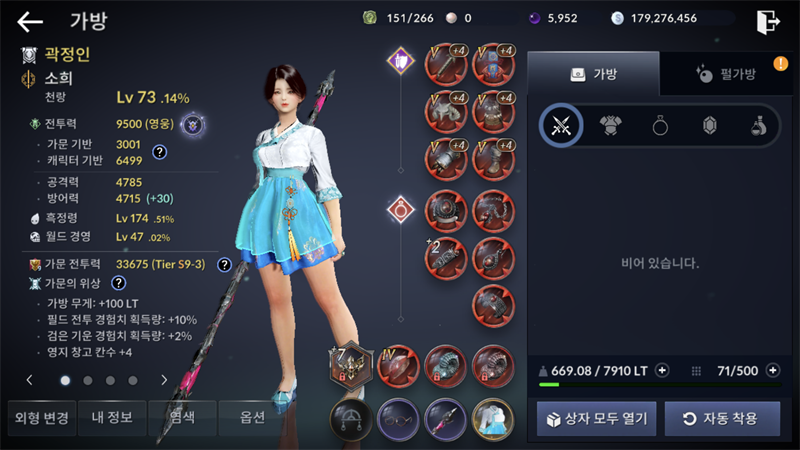Image resolution: width=800 pixels, height=450 pixels.
Task: Filter bag by armor category
Action: click(610, 125)
